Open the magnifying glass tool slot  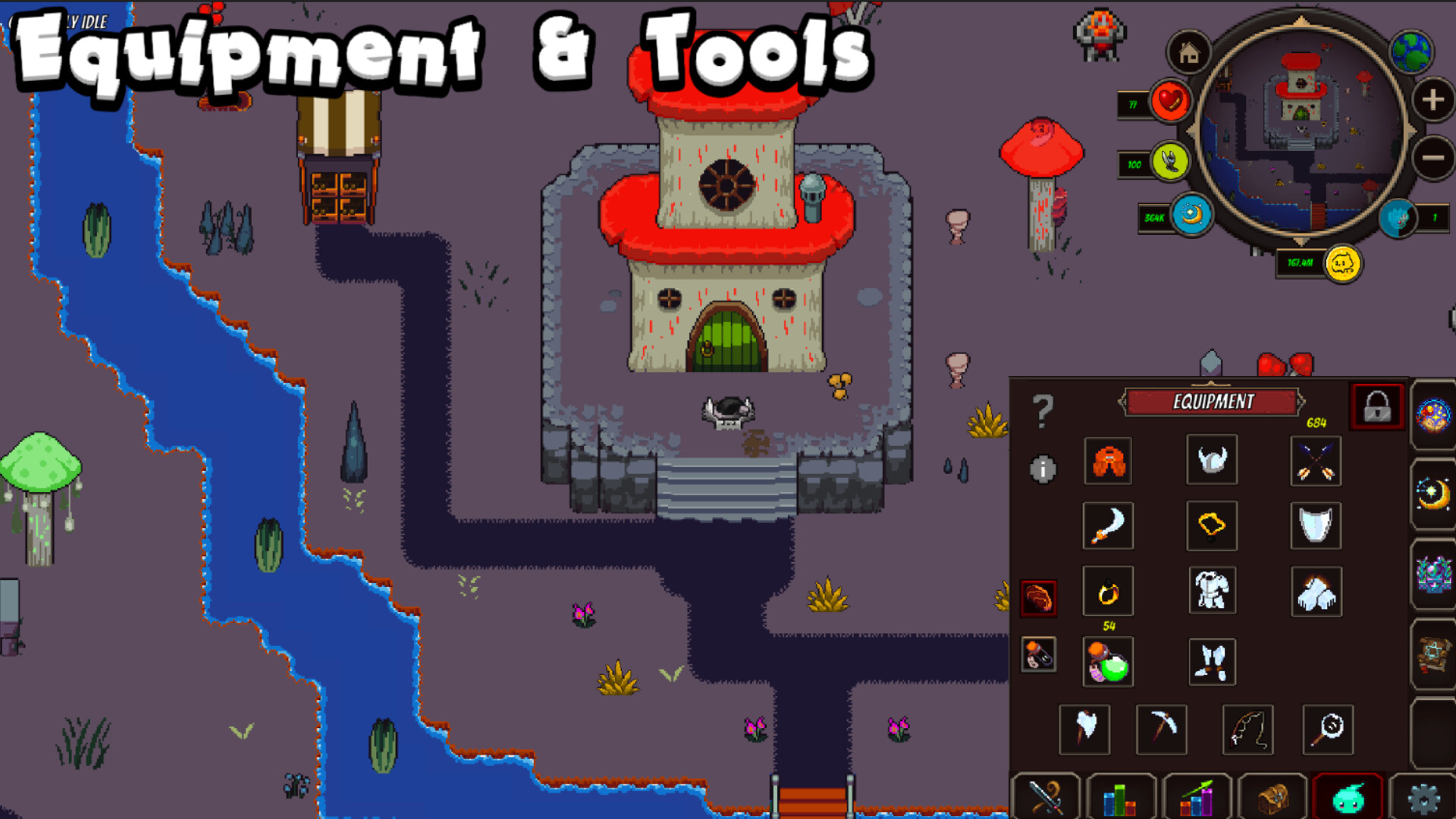1327,730
